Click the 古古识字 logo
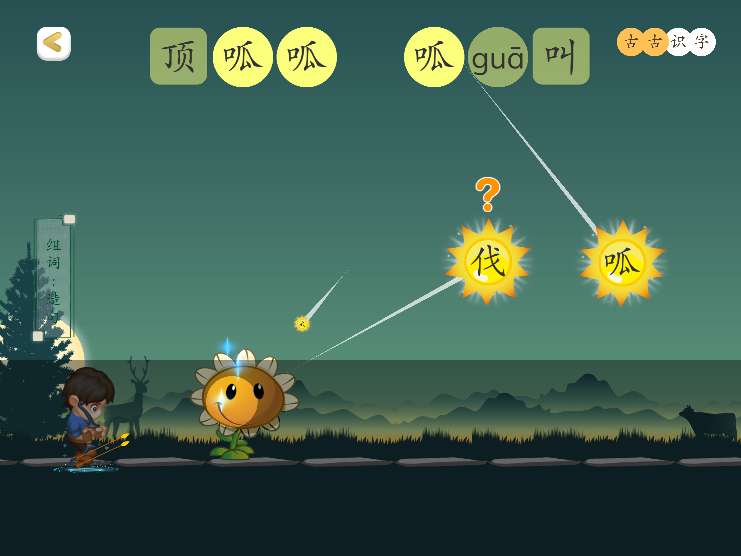This screenshot has height=556, width=741. (666, 41)
